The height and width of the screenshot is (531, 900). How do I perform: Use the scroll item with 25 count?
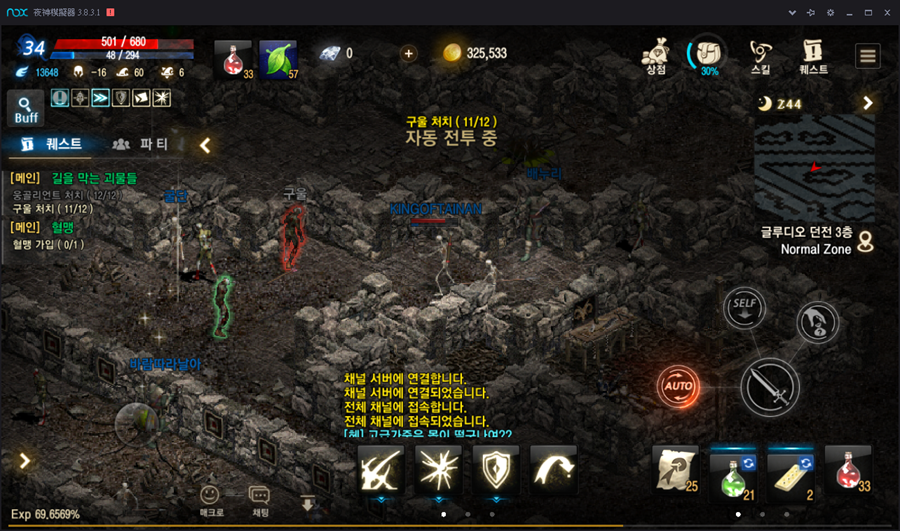(x=675, y=471)
